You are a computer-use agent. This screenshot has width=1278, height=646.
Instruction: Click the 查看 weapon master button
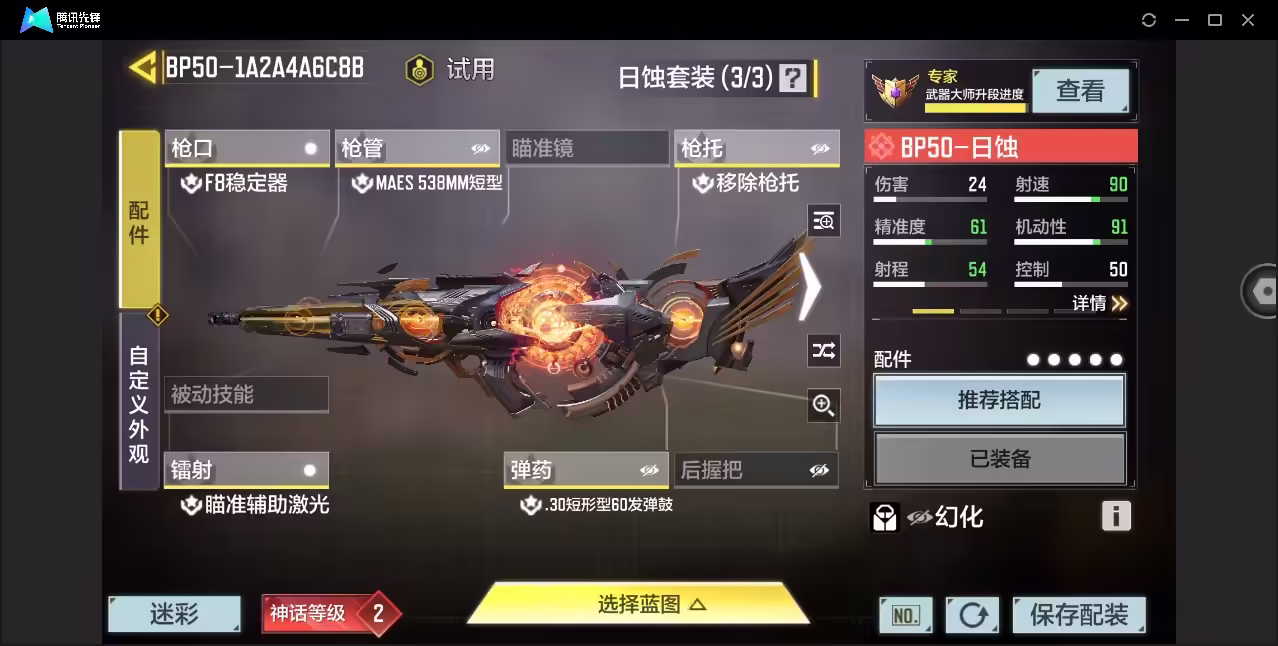tap(1080, 92)
